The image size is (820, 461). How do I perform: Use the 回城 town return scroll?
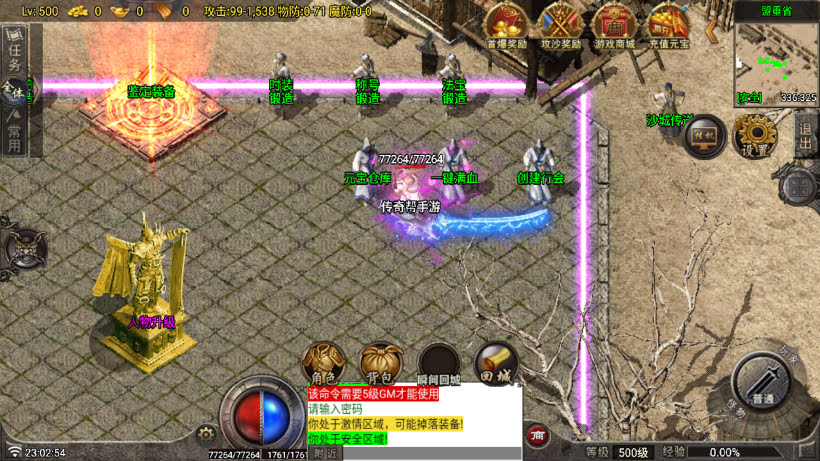496,362
